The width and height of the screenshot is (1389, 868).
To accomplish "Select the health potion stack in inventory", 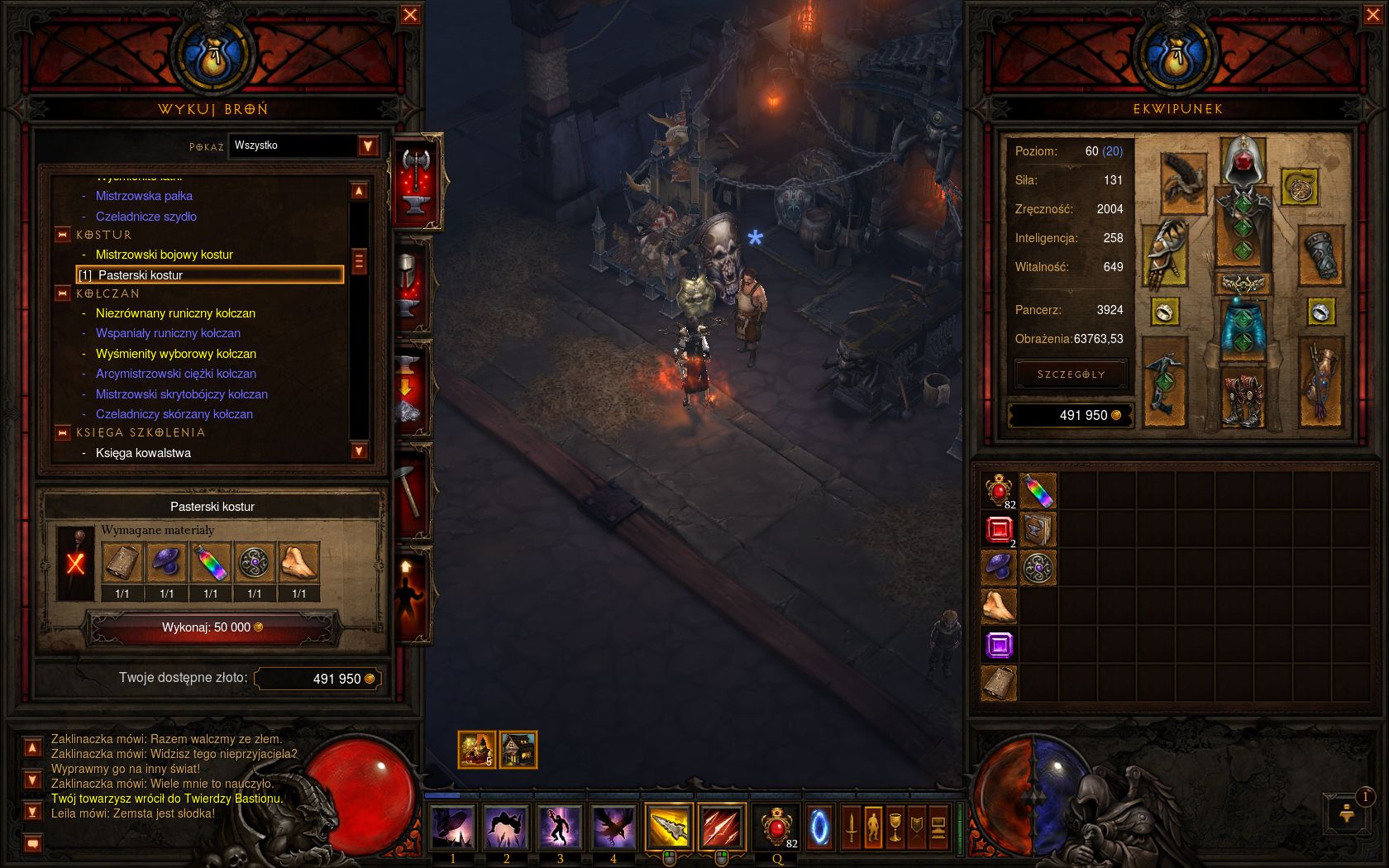I will pos(999,490).
